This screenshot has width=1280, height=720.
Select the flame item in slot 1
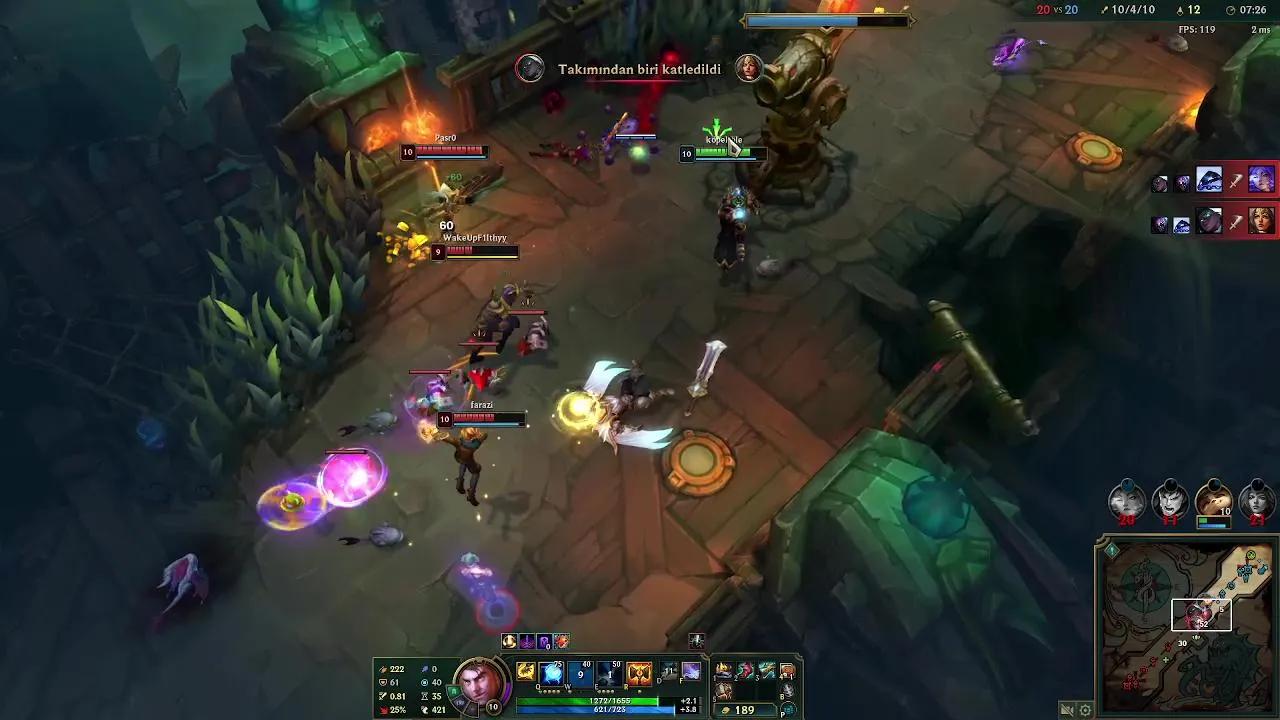click(x=724, y=670)
